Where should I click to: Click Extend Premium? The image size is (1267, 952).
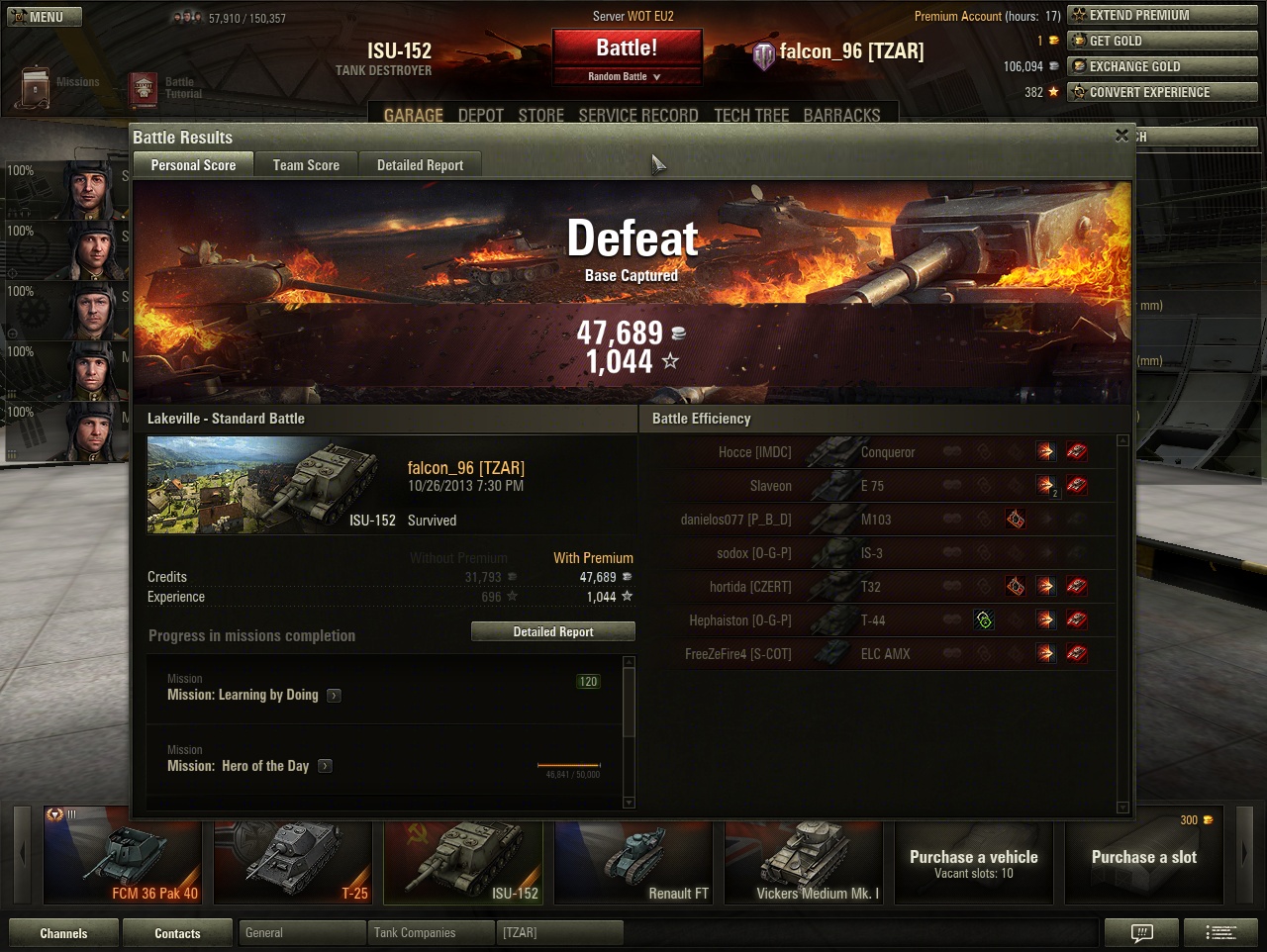click(1161, 15)
